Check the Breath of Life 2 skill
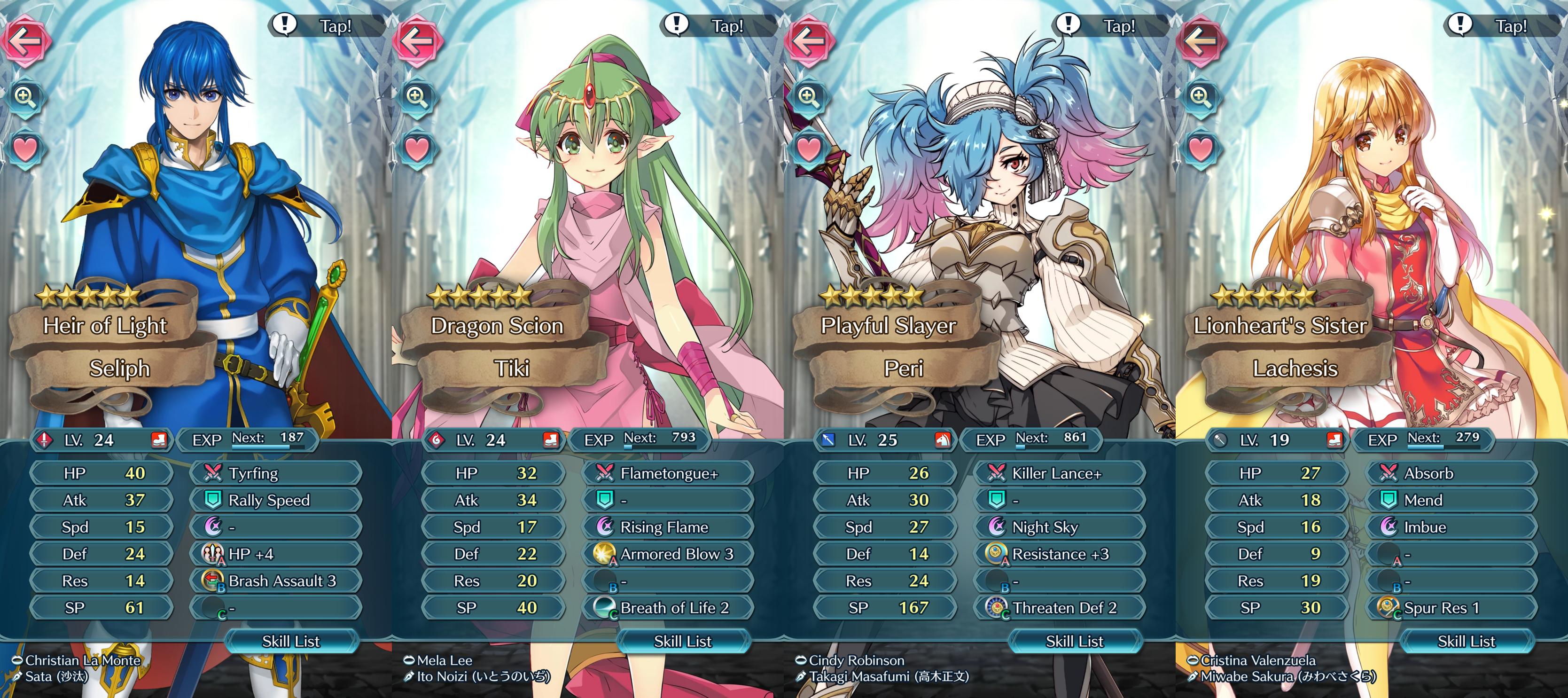Viewport: 1568px width, 698px height. [668, 608]
